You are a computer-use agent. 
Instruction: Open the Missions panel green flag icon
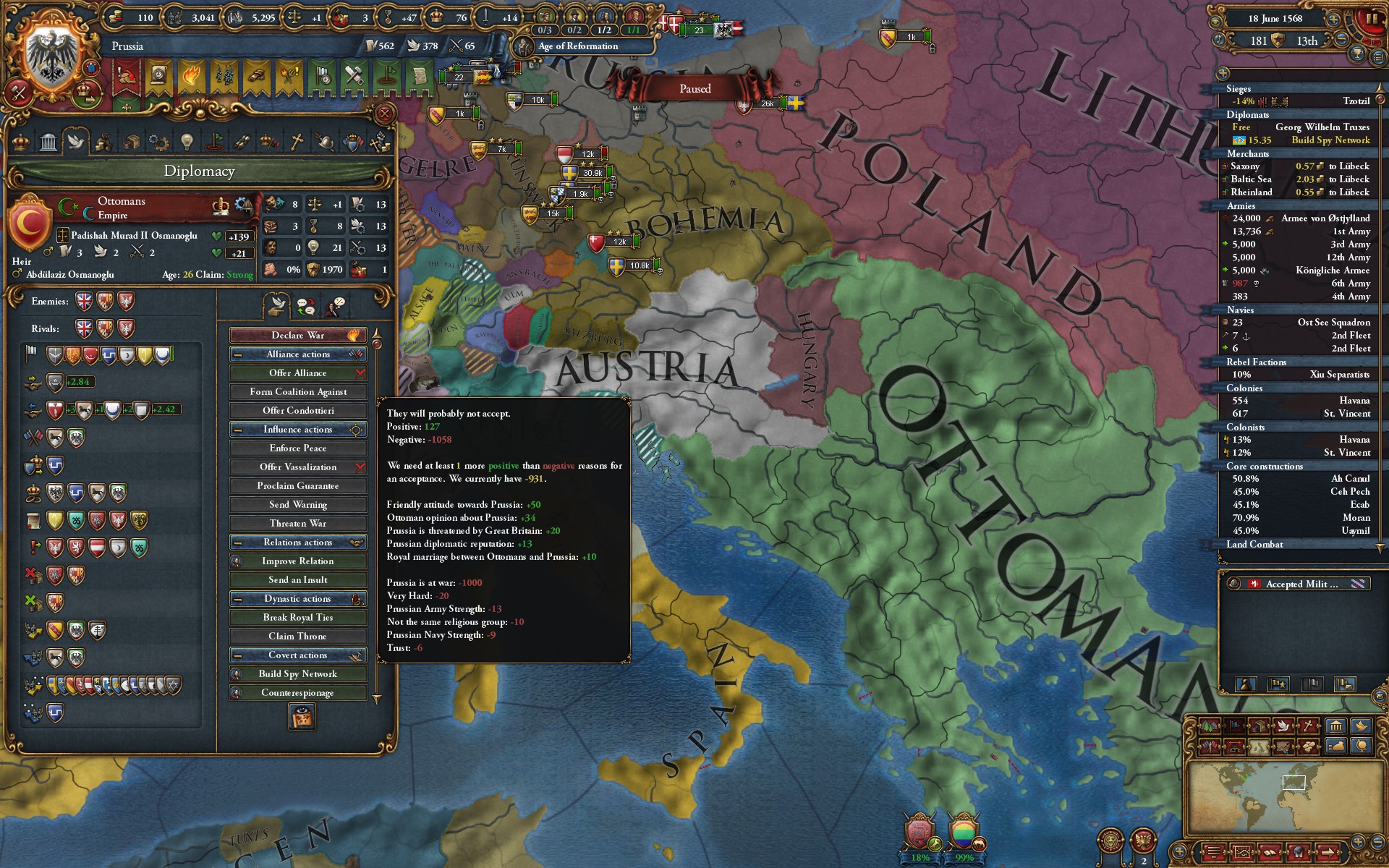[214, 141]
